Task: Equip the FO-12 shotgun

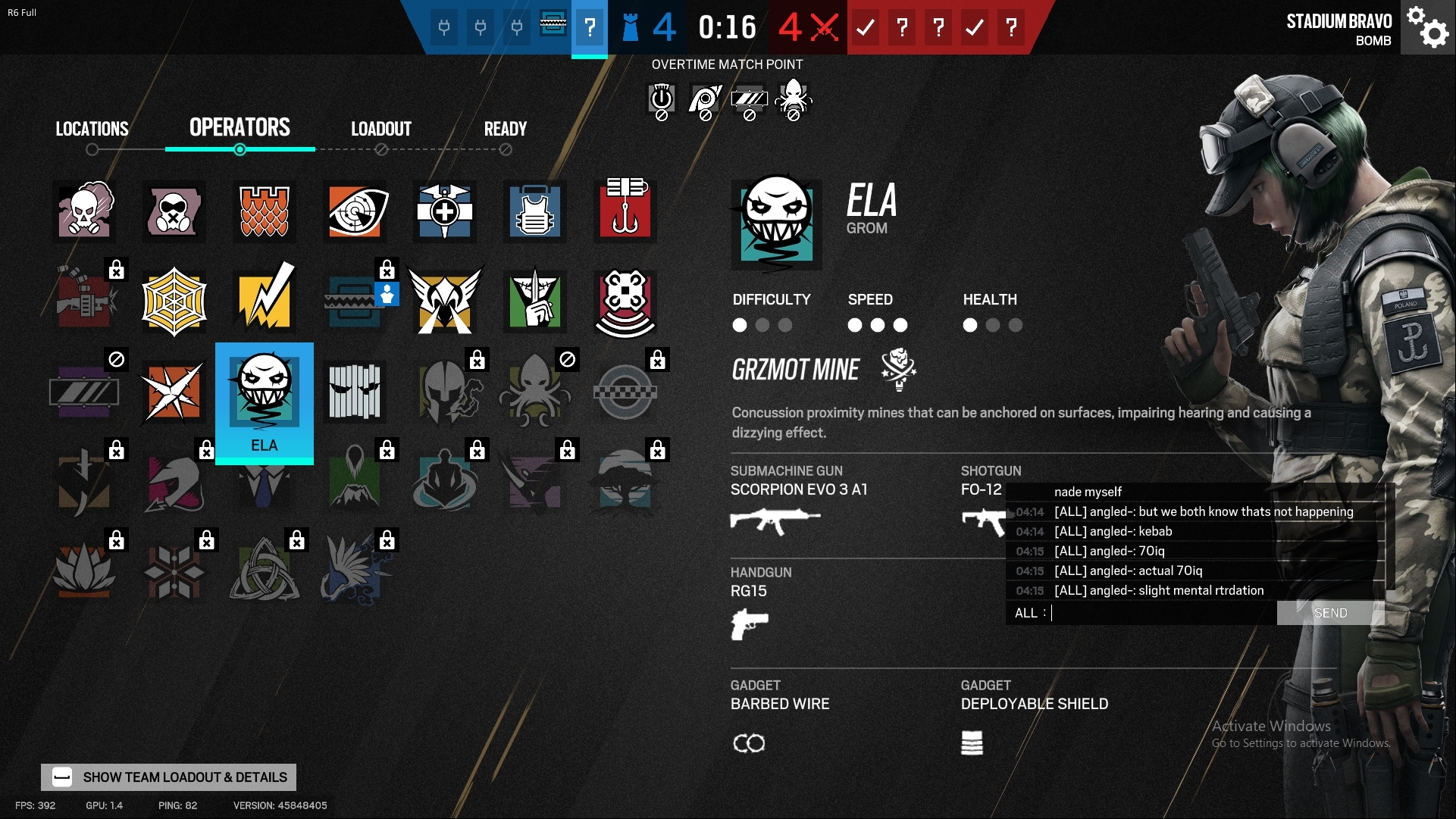Action: (x=983, y=489)
